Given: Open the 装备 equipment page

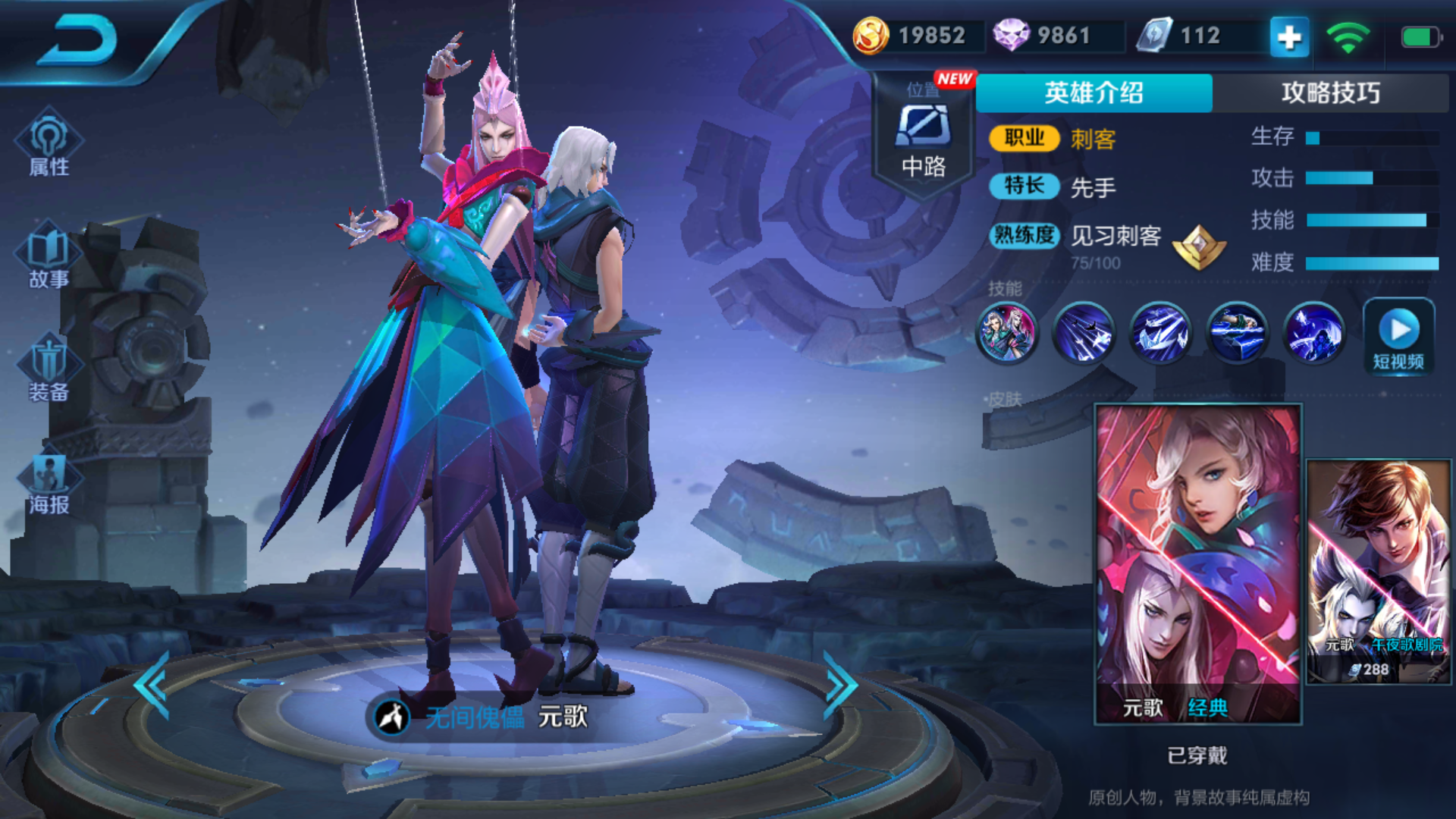Looking at the screenshot, I should point(49,369).
